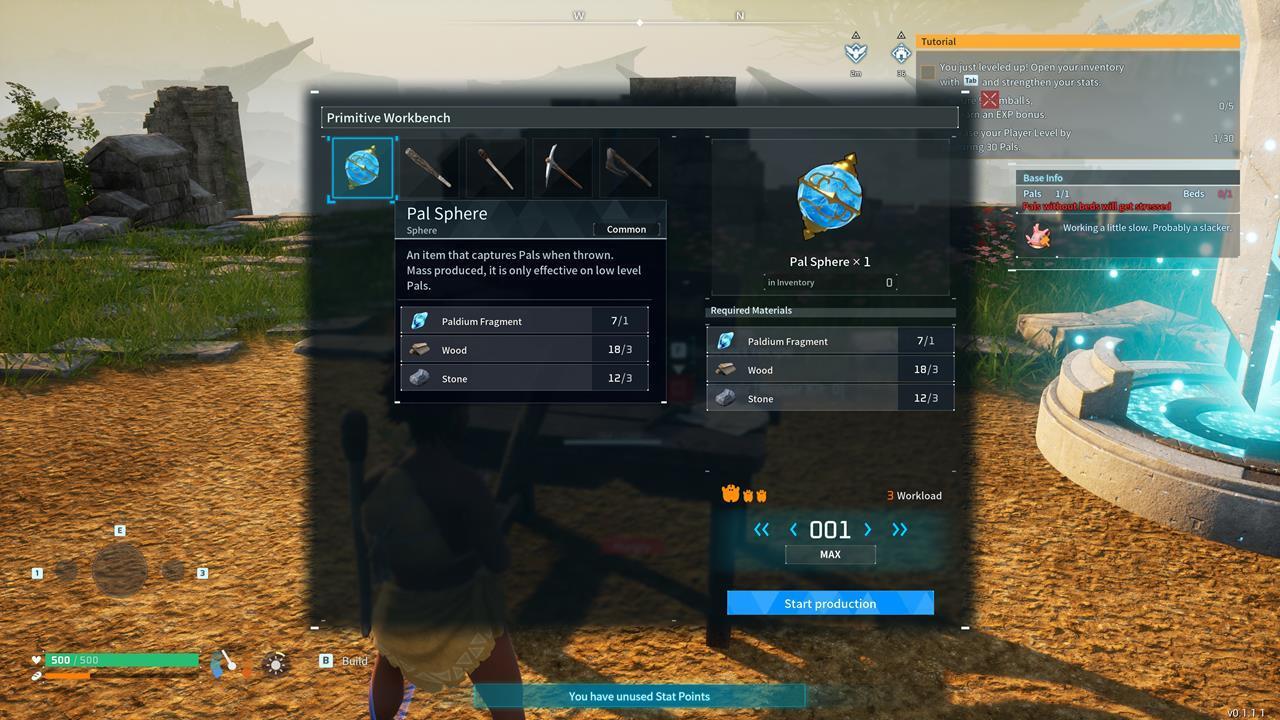
Task: Click the Wood material icon in Required Materials
Action: pyautogui.click(x=727, y=370)
